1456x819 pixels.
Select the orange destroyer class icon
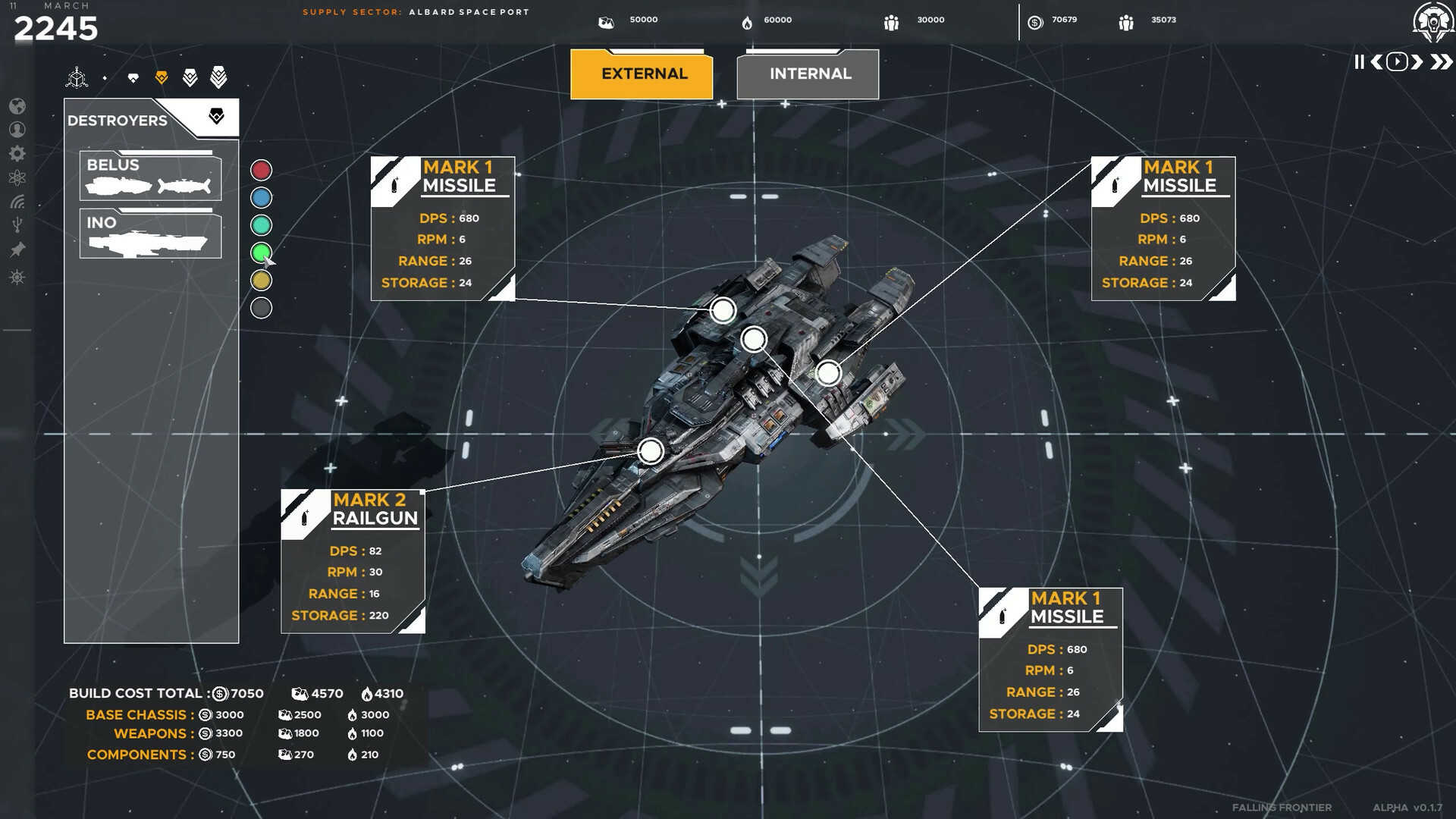click(162, 76)
